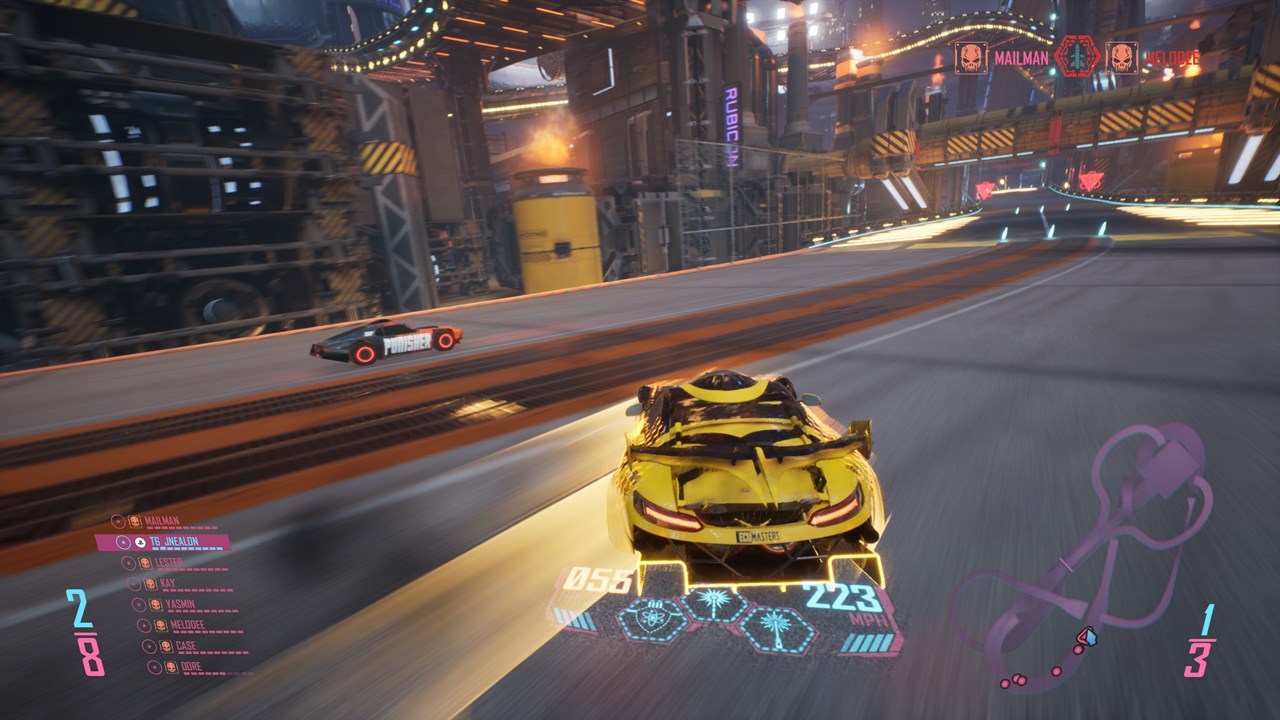Select the atom shield power-up hexagon
This screenshot has width=1280, height=720.
[x=652, y=619]
